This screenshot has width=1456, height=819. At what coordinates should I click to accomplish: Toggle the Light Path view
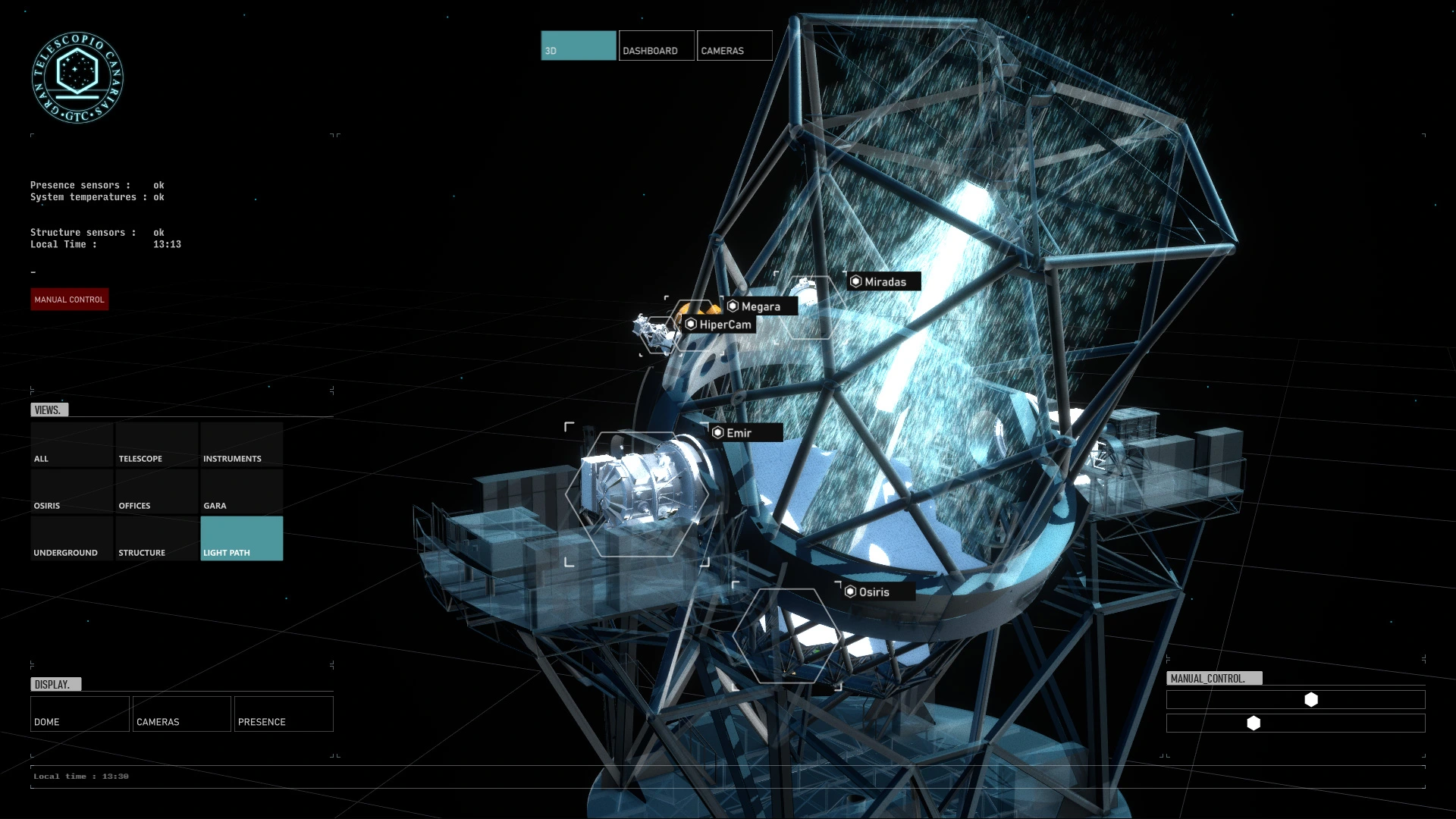[241, 539]
